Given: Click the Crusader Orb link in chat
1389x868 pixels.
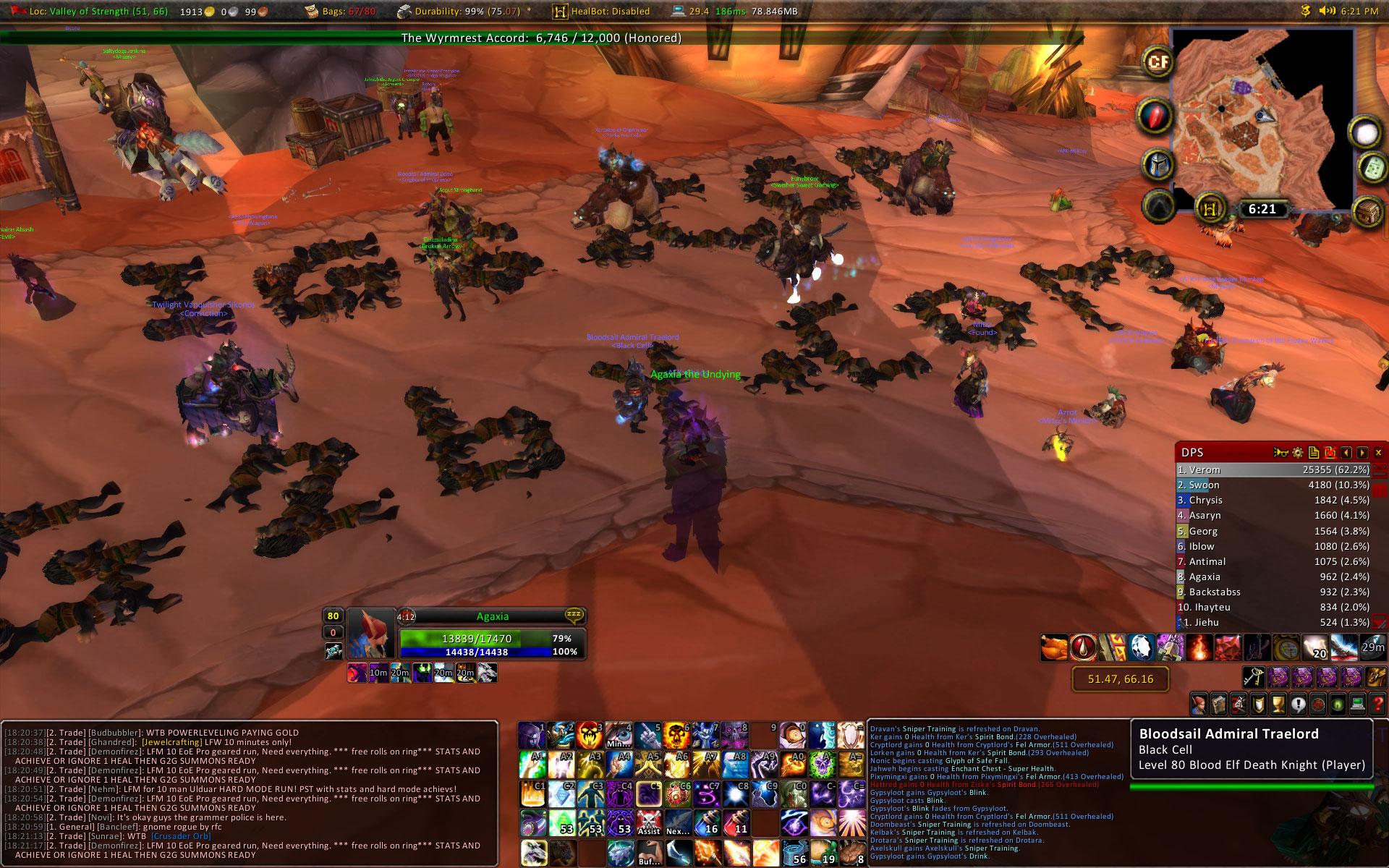Looking at the screenshot, I should 180,836.
